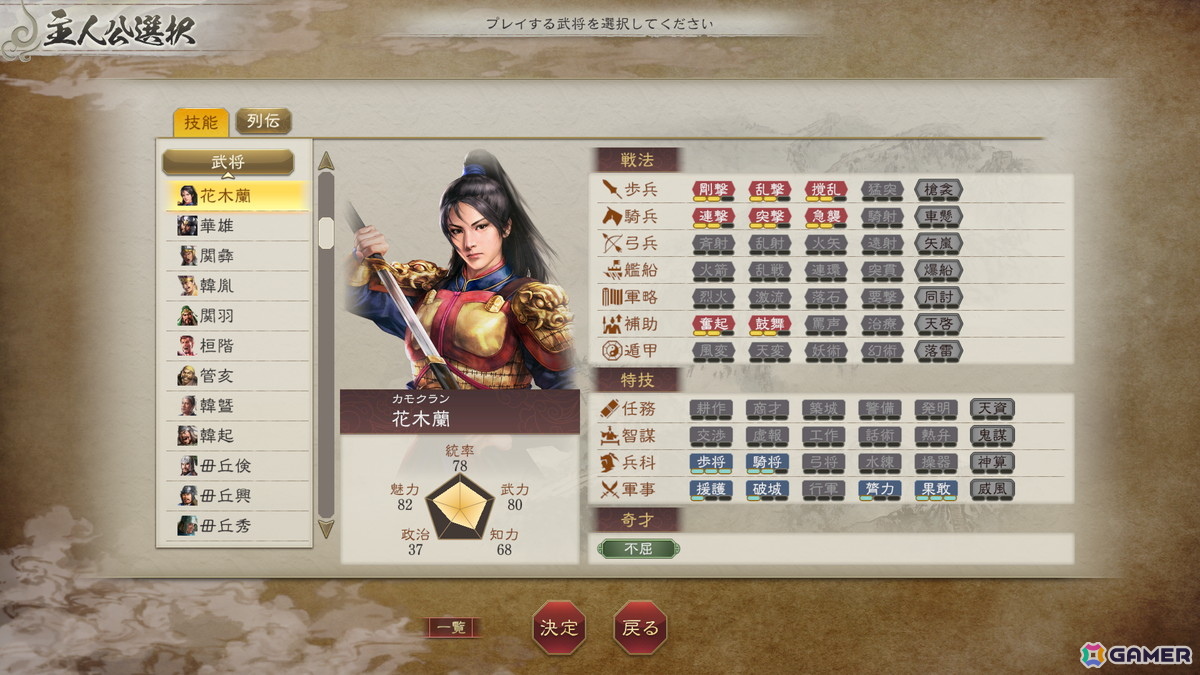
Task: Open the 一覧 list view
Action: tap(453, 628)
